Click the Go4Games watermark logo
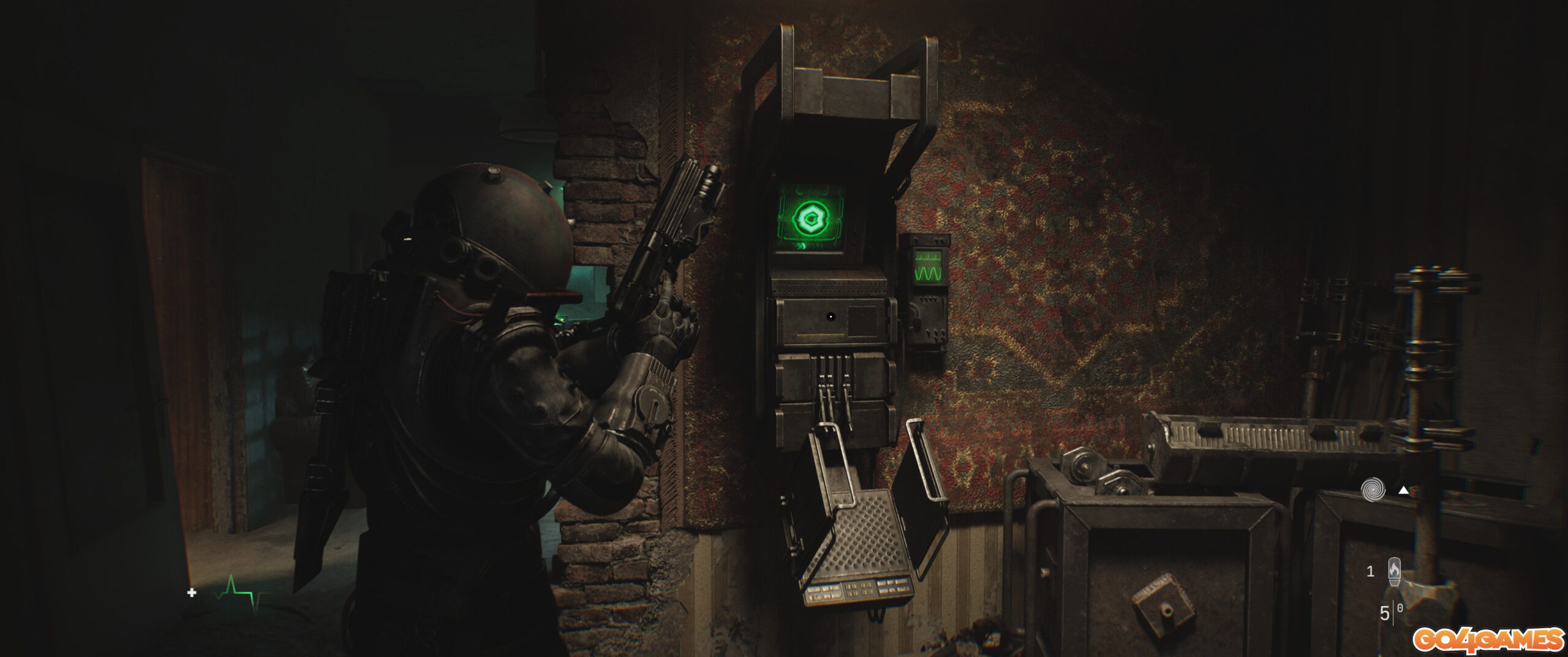The image size is (1568, 657). pyautogui.click(x=1488, y=640)
